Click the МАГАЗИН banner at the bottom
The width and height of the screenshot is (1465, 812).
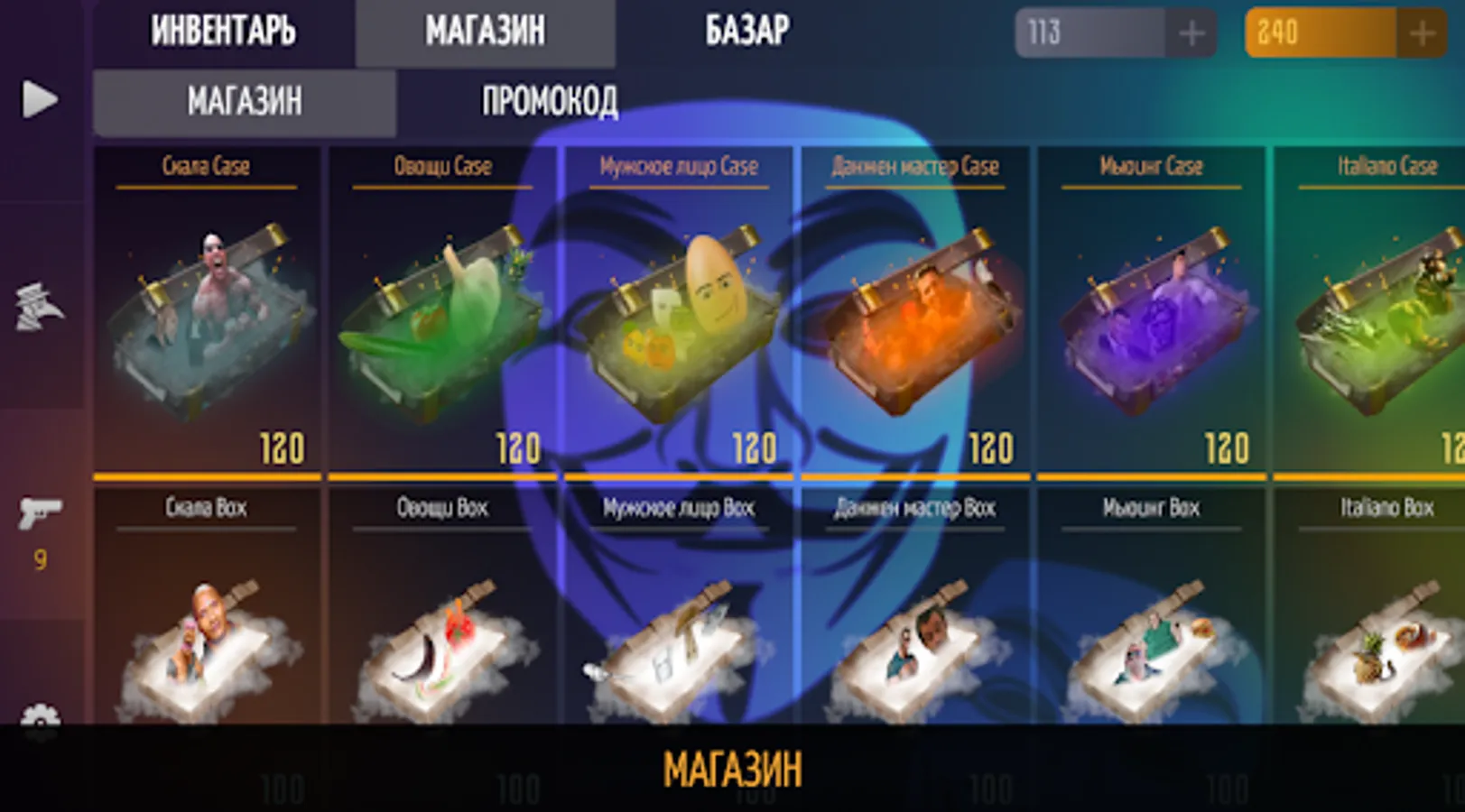732,768
